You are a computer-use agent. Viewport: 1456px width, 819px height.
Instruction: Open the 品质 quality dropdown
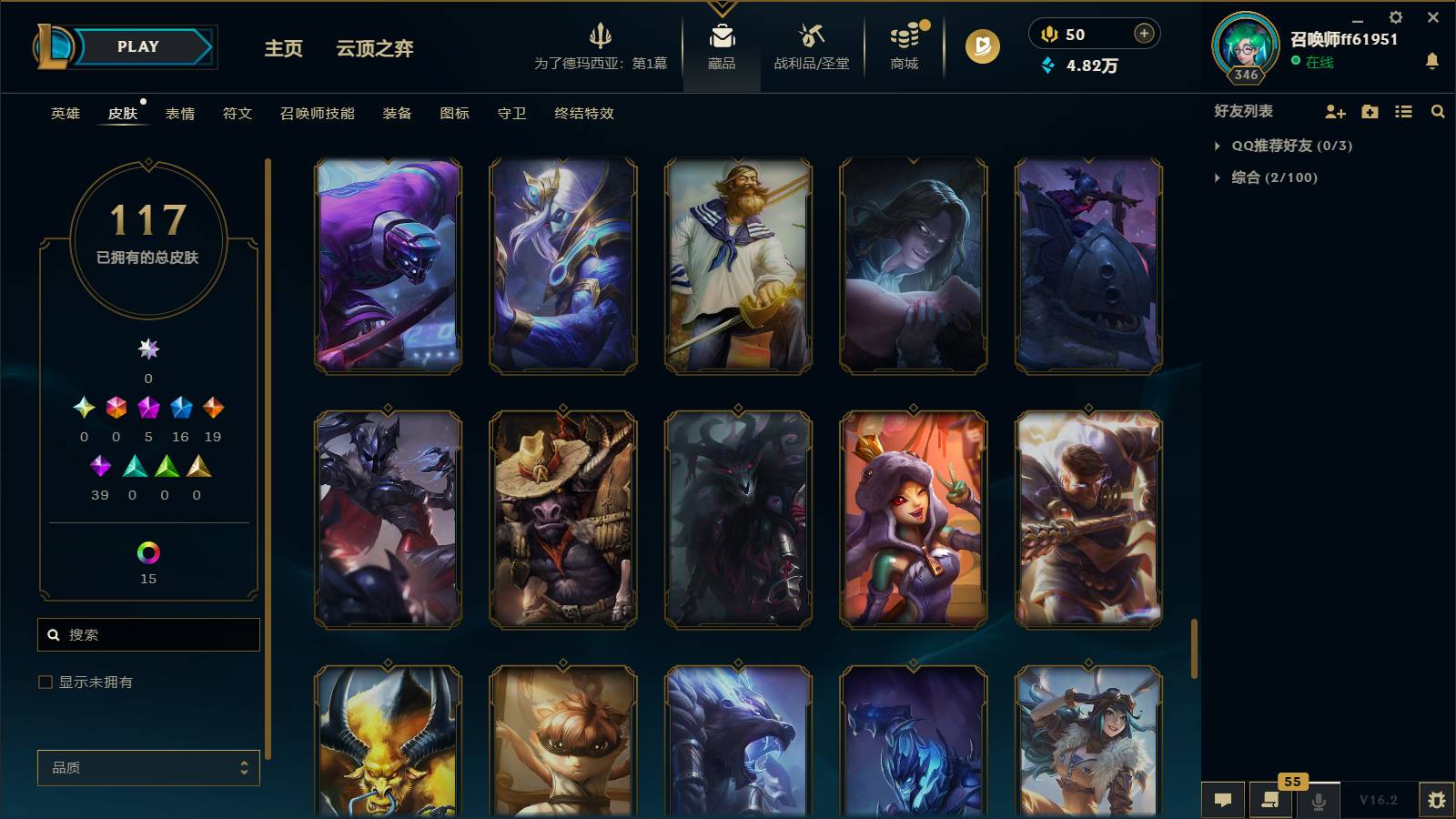147,767
